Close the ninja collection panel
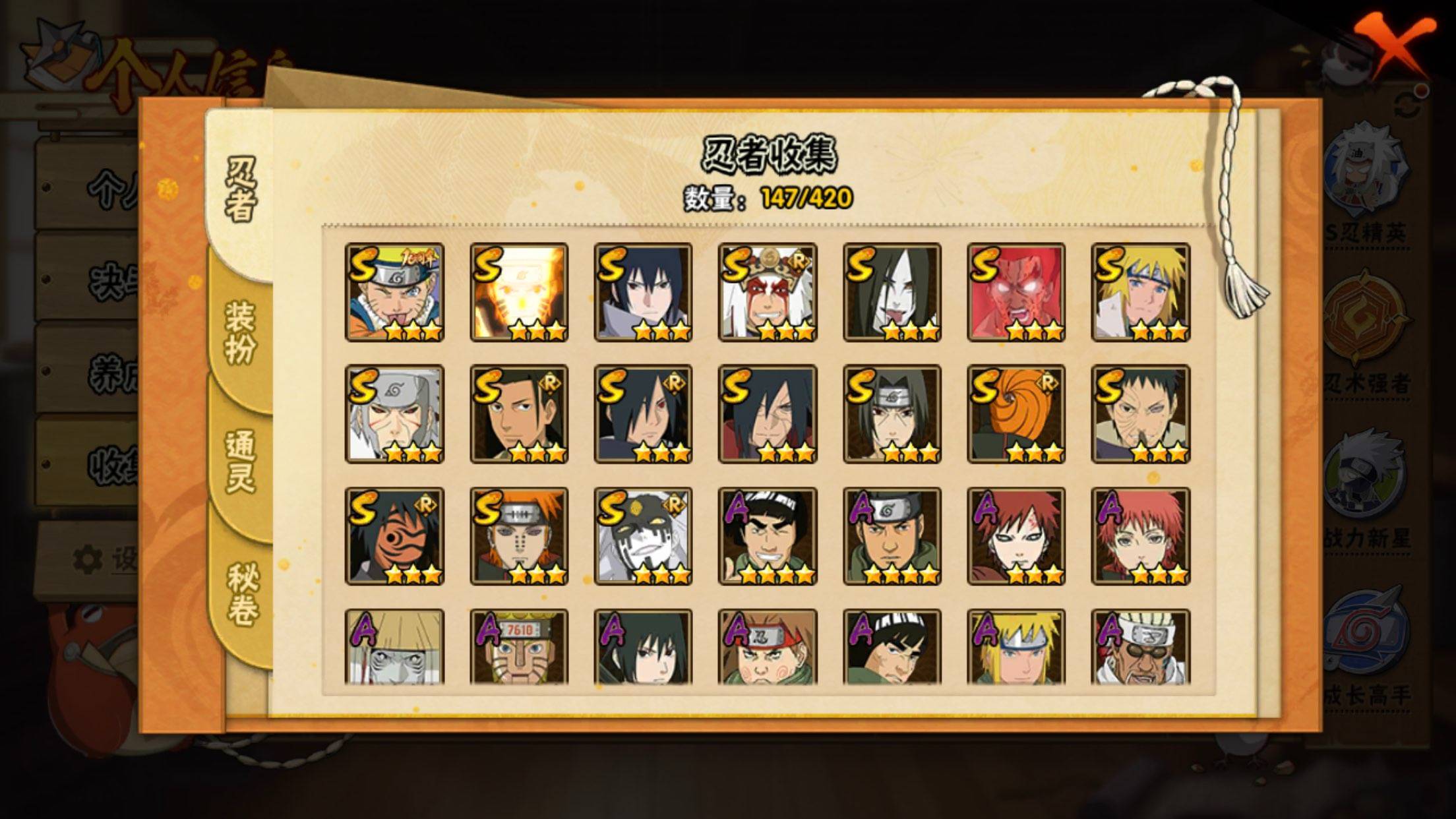This screenshot has height=819, width=1456. click(x=1393, y=49)
